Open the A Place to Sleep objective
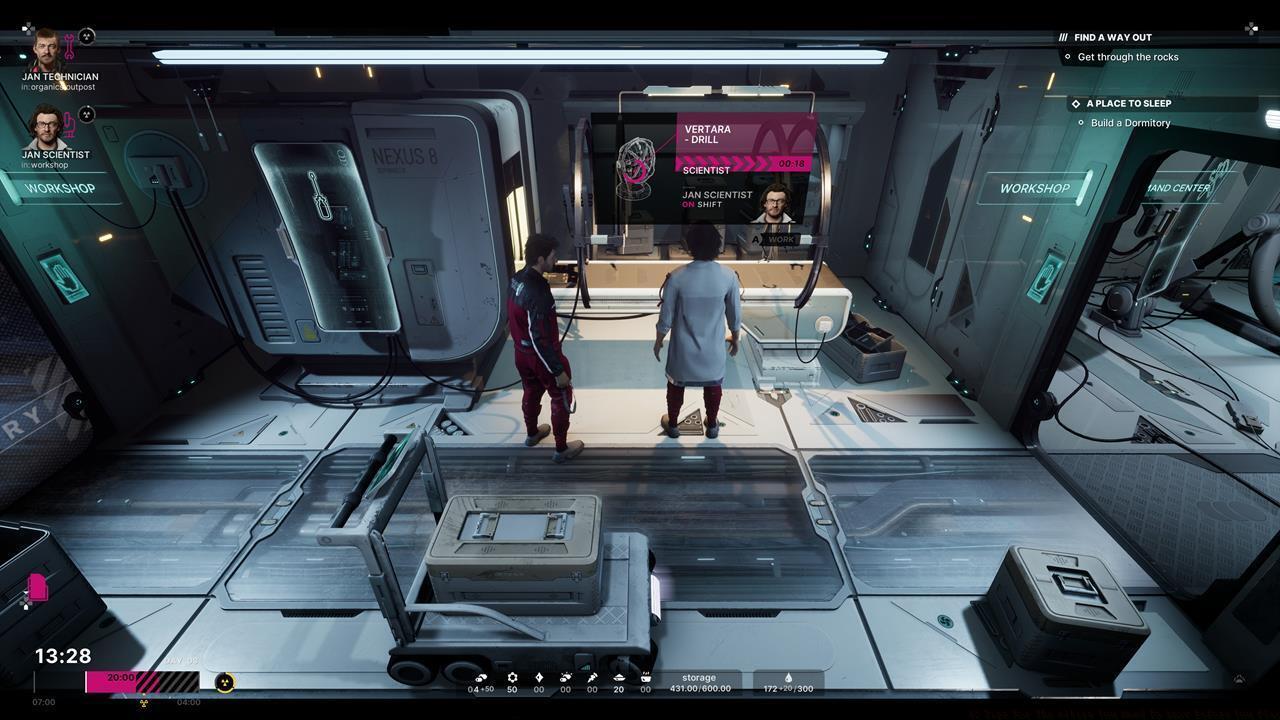The height and width of the screenshot is (720, 1280). [1128, 103]
